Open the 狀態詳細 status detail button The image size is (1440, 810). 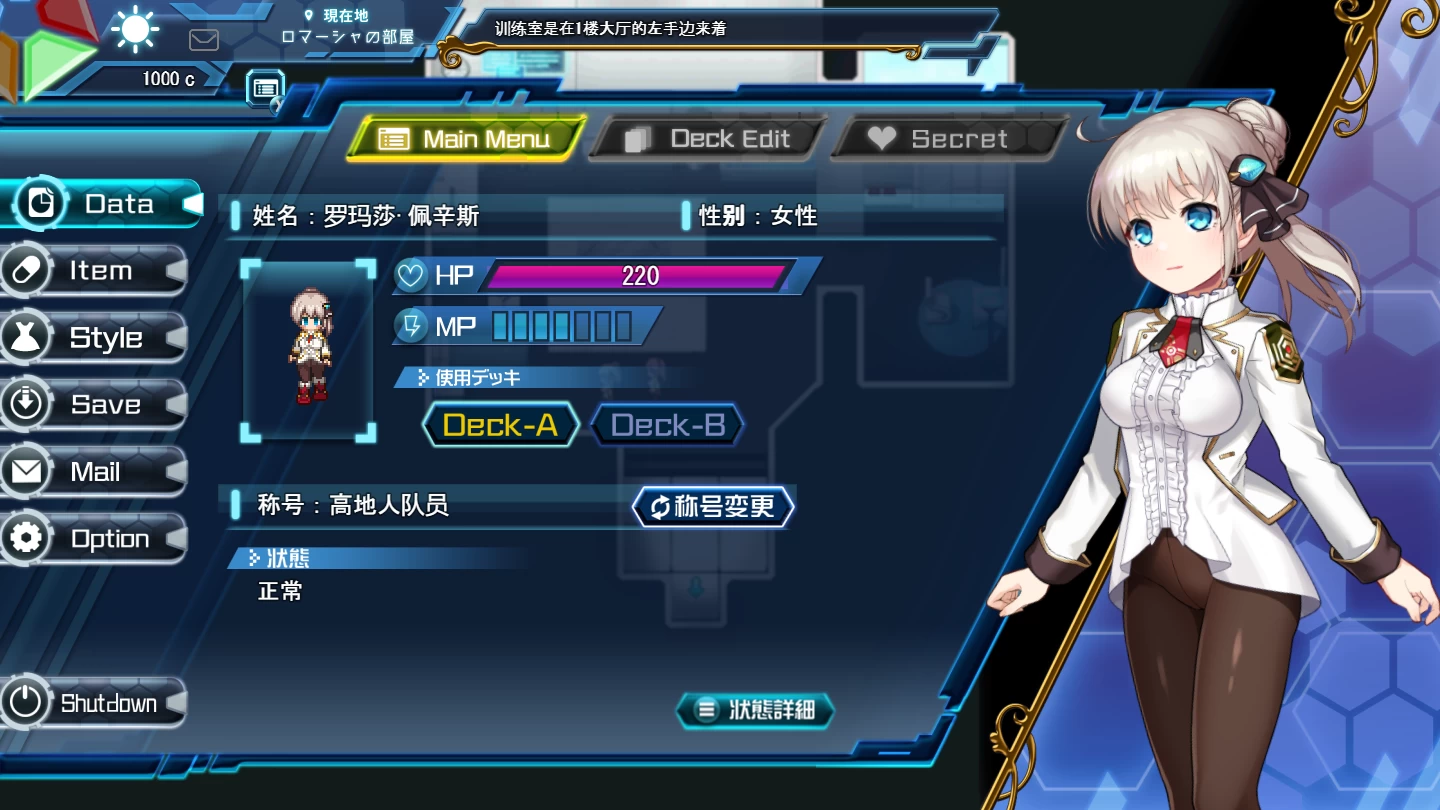754,710
